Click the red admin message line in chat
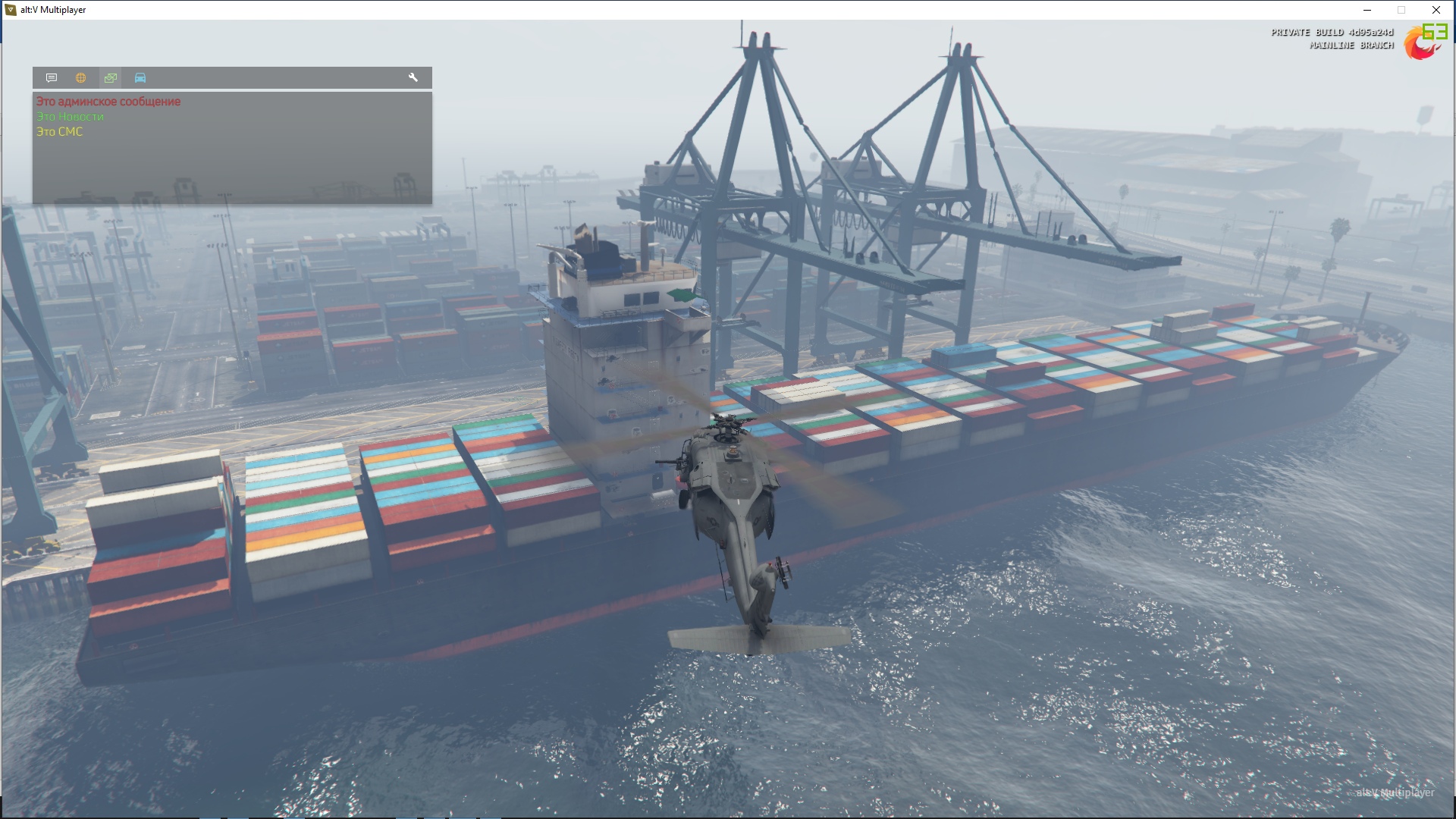The height and width of the screenshot is (819, 1456). coord(108,102)
